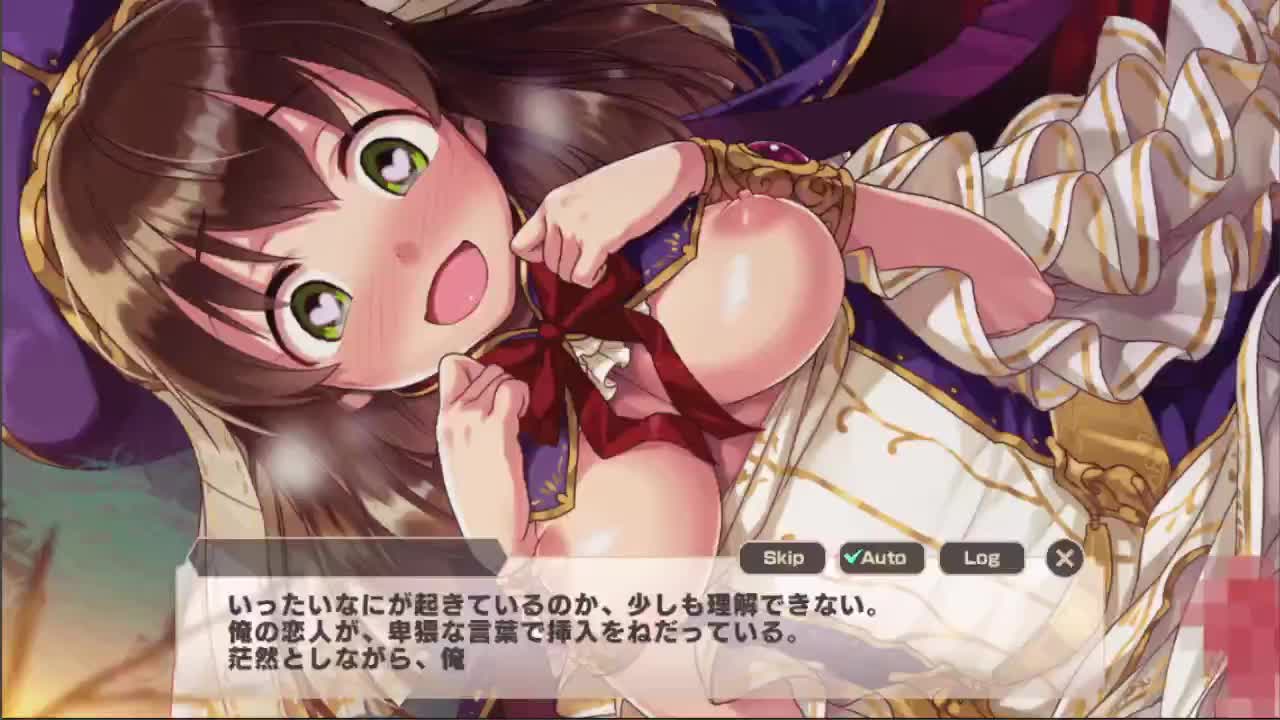Click the Skip button

point(782,558)
